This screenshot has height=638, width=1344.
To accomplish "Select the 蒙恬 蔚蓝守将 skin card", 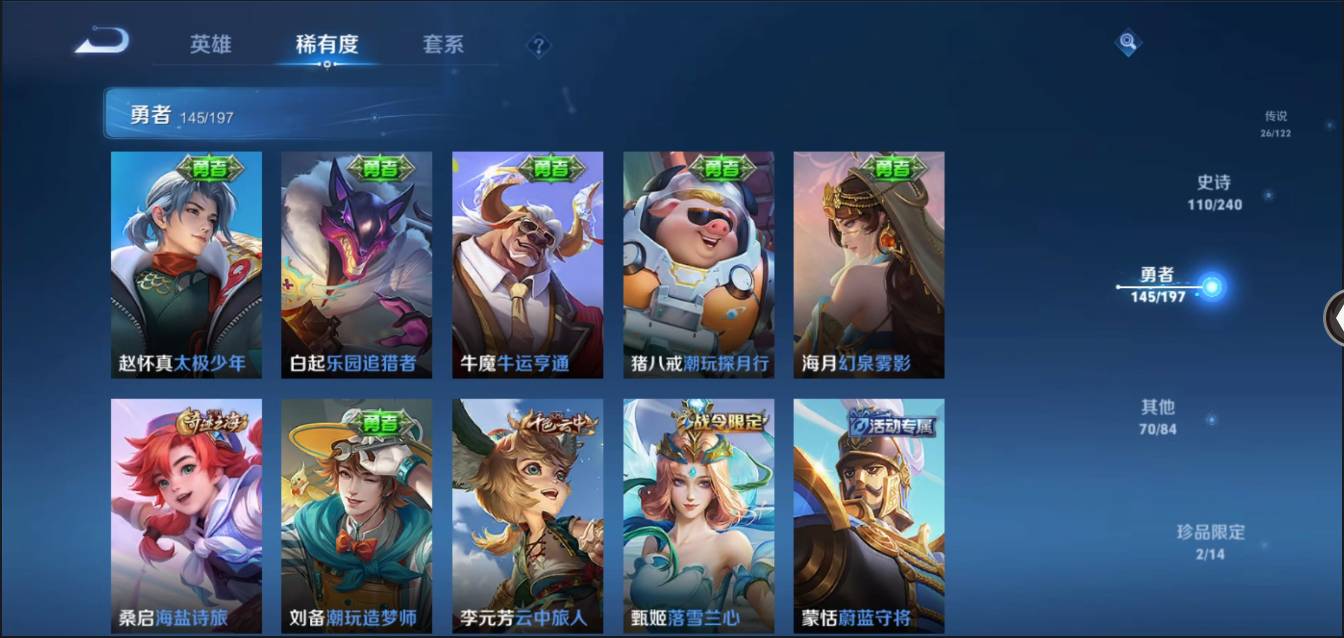I will 868,515.
